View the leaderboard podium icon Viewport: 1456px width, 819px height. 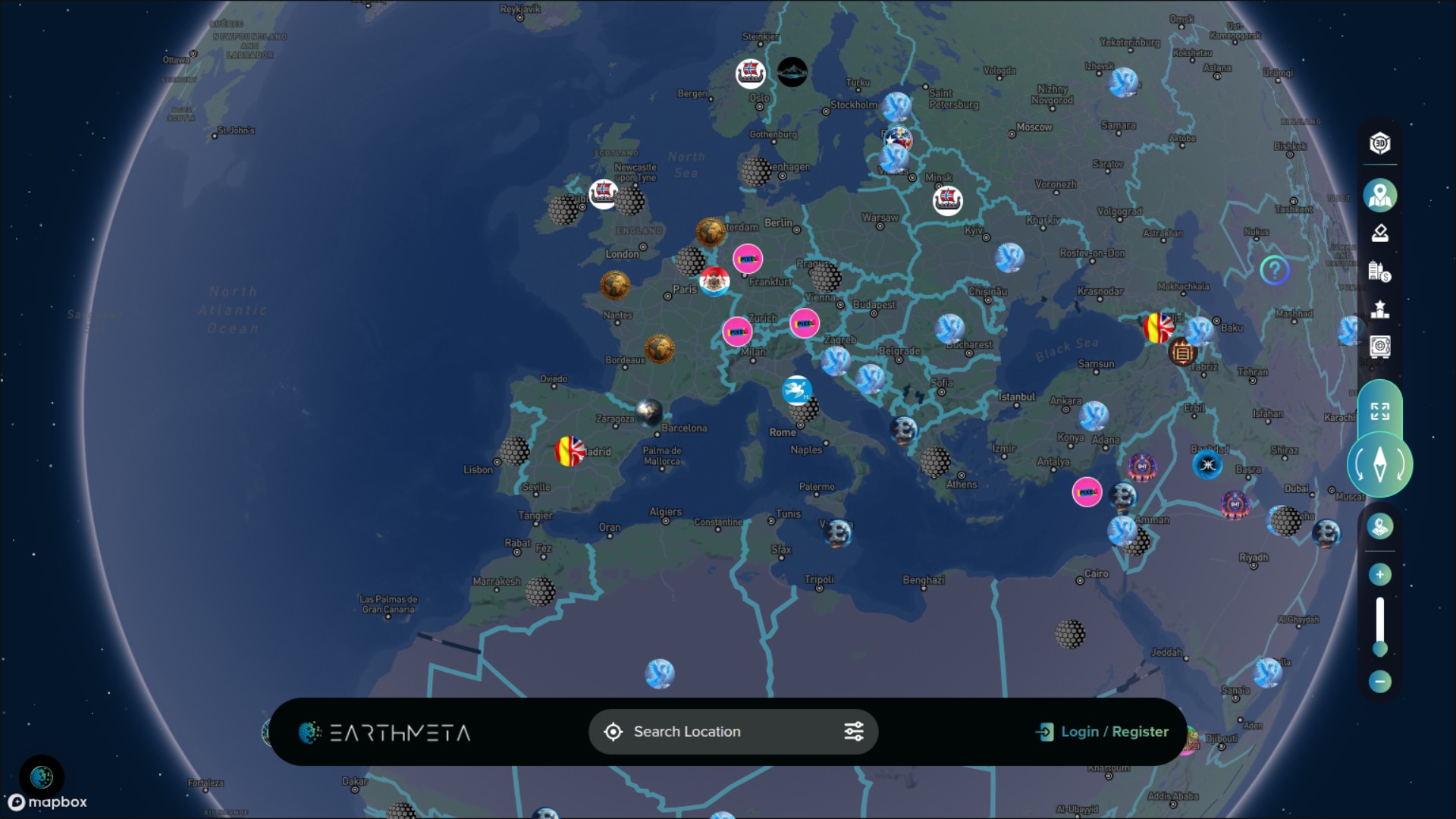coord(1379,306)
